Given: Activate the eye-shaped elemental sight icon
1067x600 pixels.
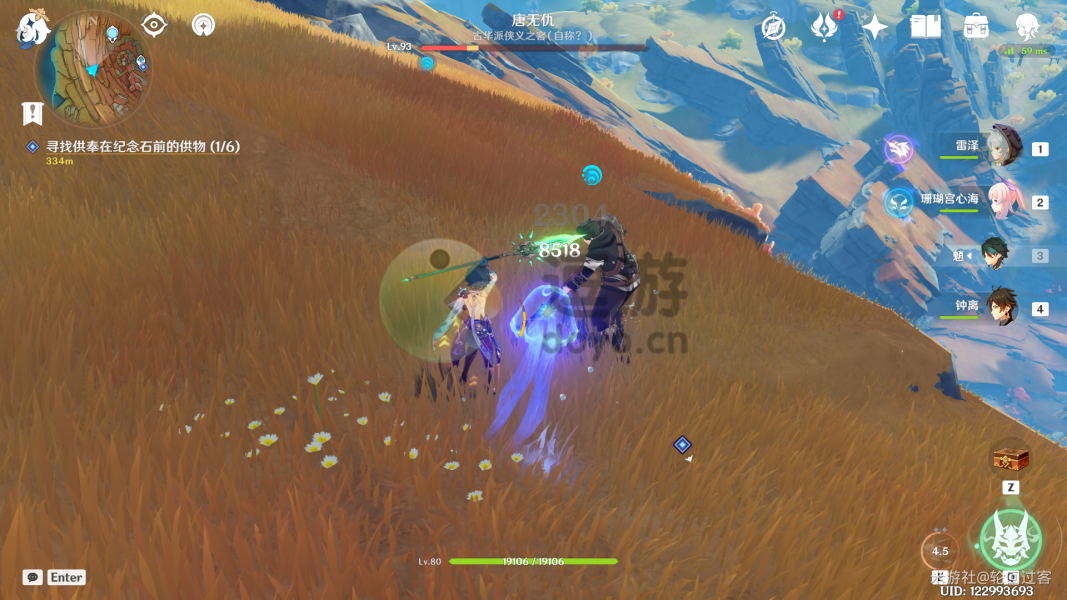Looking at the screenshot, I should coord(154,24).
